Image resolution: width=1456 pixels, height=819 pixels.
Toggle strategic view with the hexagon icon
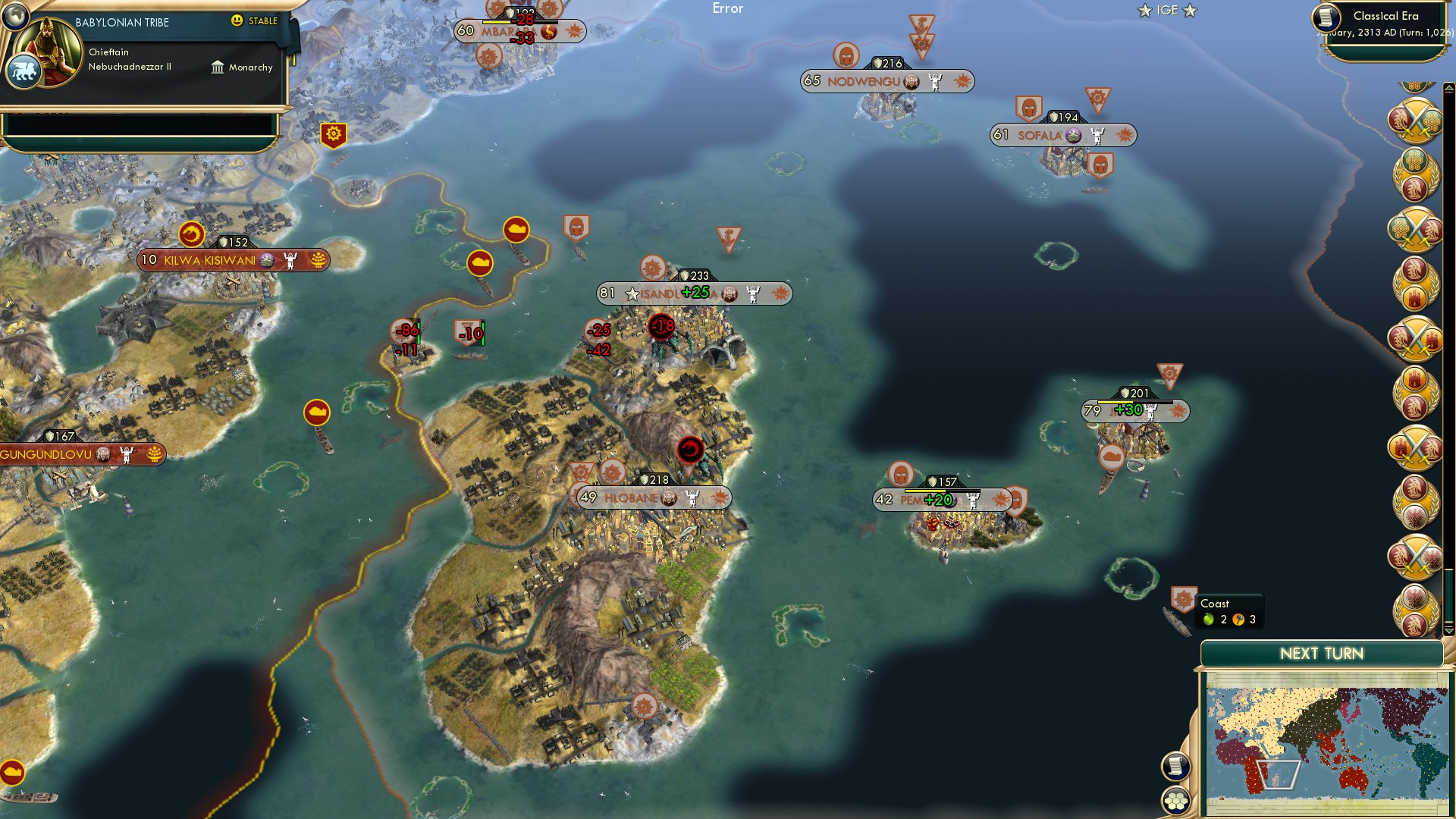click(x=1175, y=801)
